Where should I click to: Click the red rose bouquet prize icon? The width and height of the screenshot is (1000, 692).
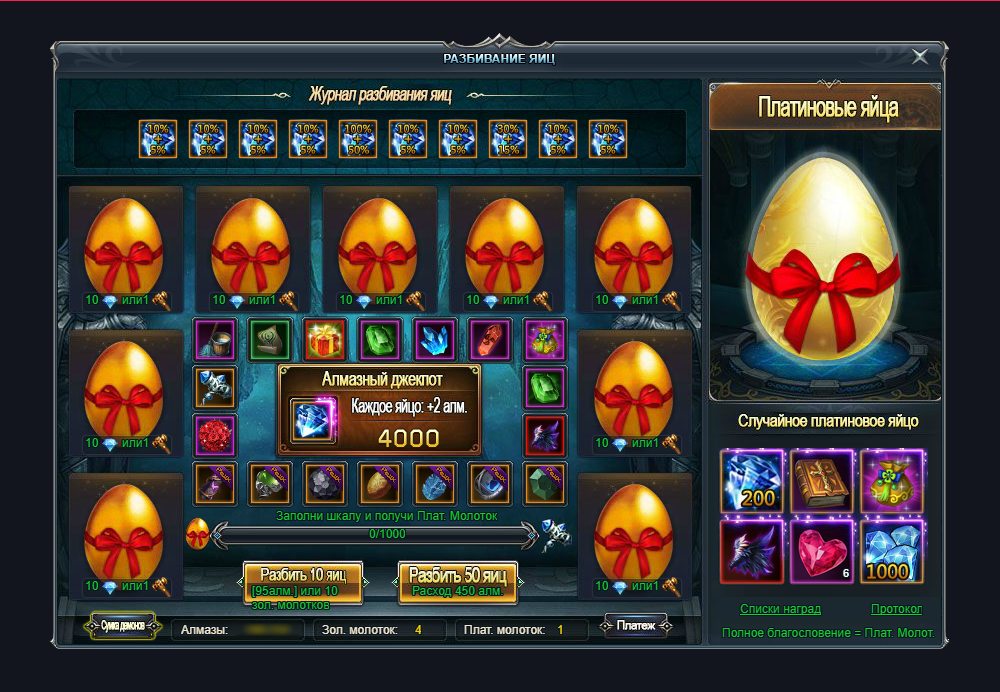point(215,436)
